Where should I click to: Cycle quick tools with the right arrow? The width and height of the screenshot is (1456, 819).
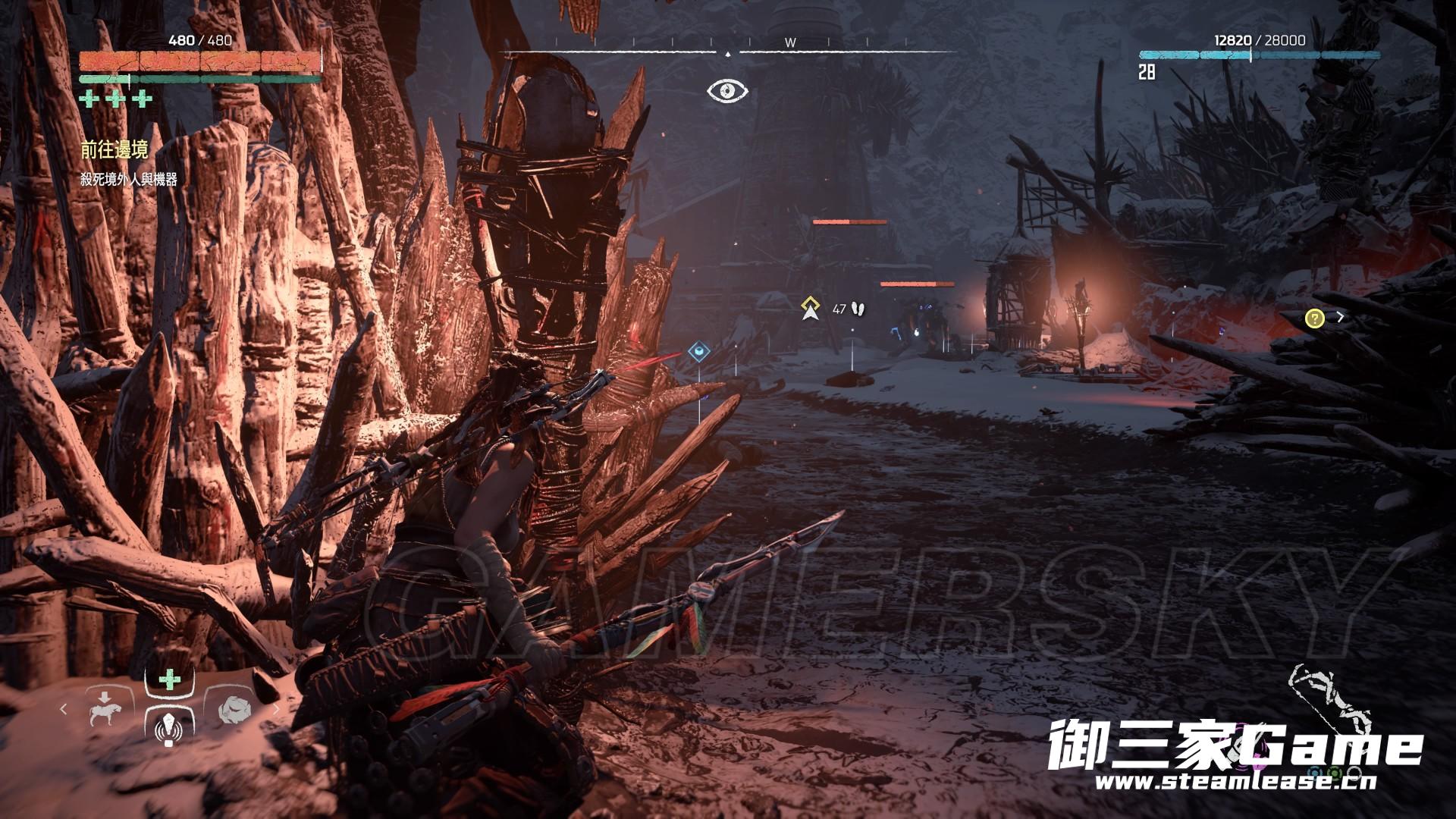pos(276,708)
